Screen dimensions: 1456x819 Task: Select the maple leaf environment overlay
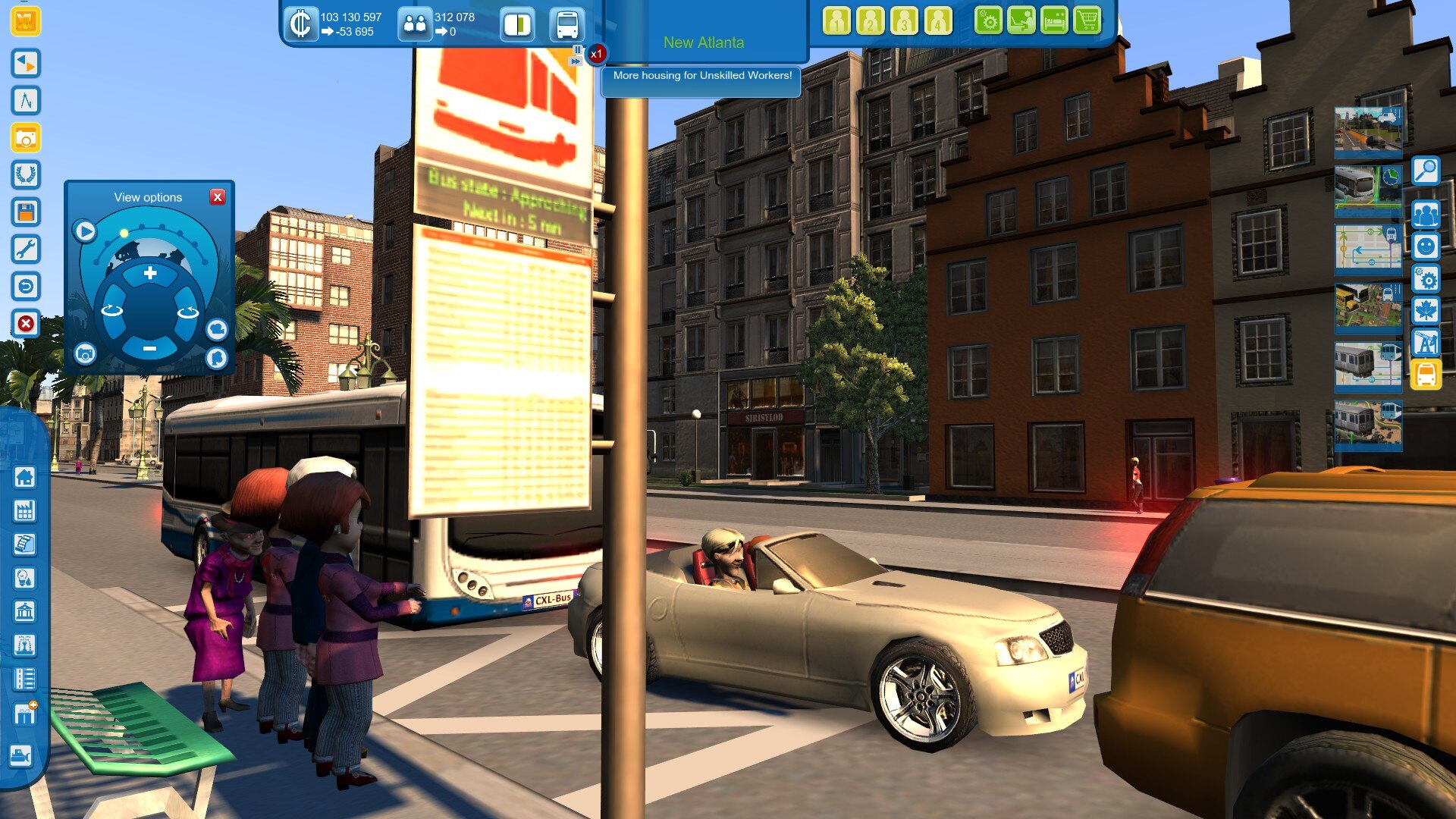(x=1426, y=311)
